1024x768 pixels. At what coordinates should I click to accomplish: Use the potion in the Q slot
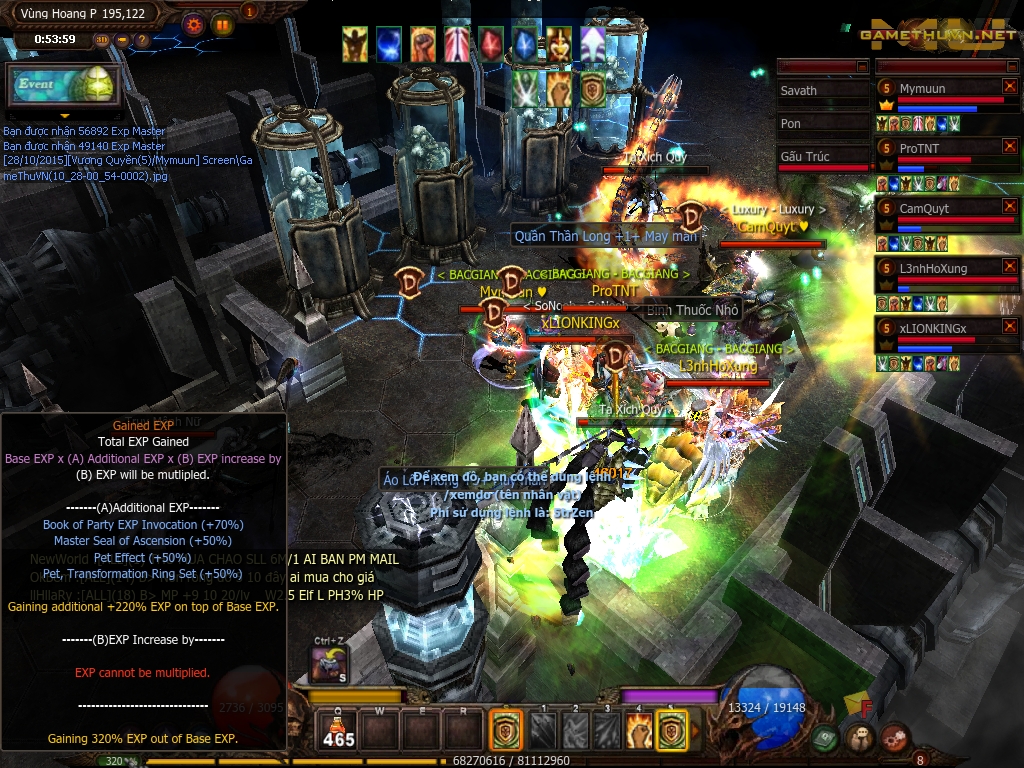337,730
